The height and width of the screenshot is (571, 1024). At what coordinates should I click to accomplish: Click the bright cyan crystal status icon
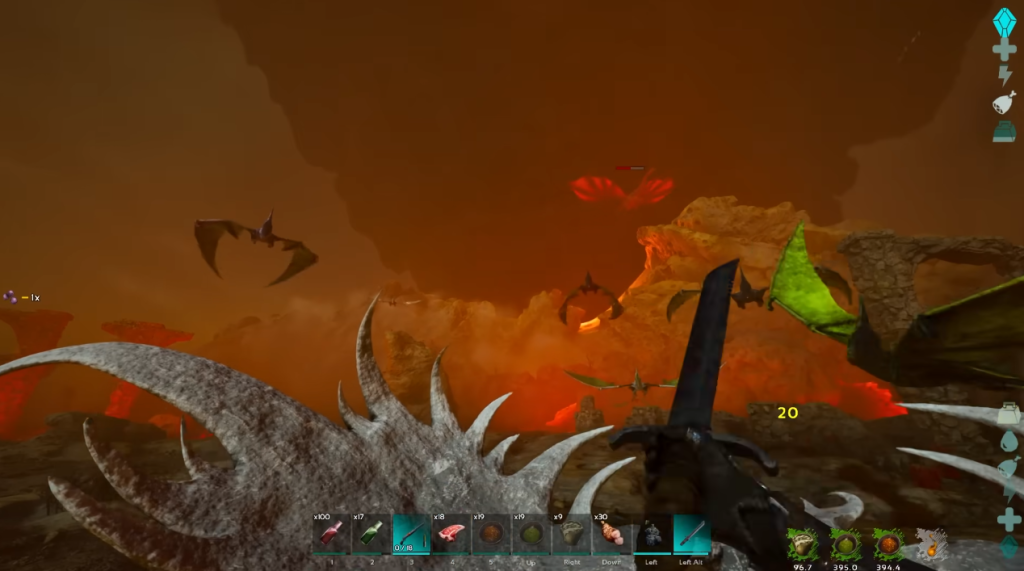(1004, 21)
